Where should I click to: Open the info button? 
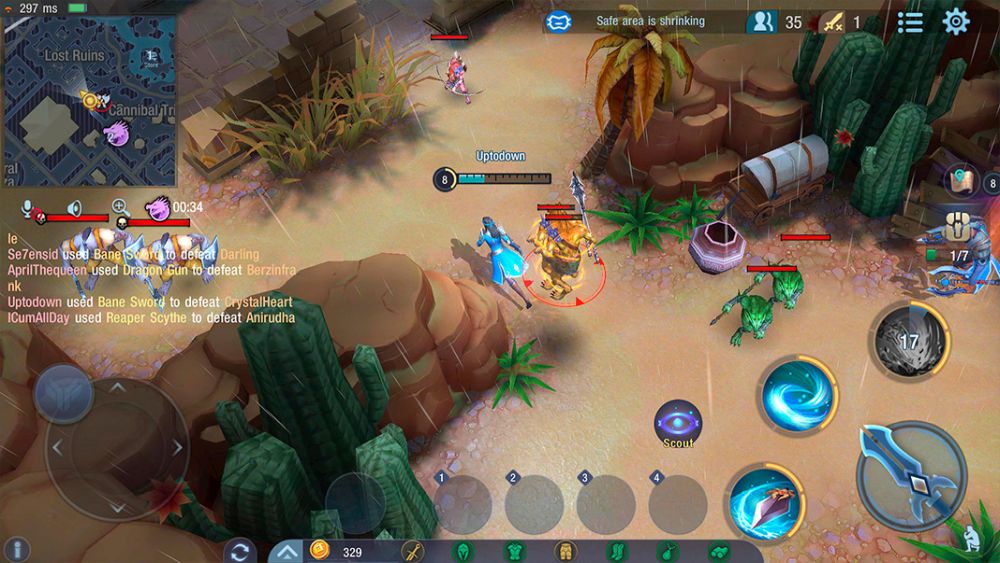click(x=16, y=548)
